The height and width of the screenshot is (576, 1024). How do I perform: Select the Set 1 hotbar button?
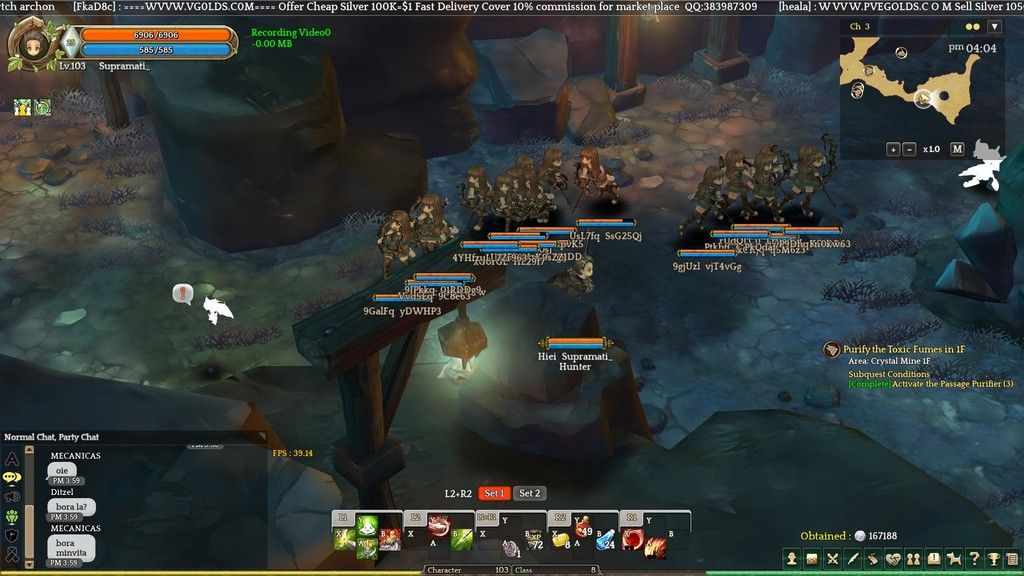click(494, 493)
